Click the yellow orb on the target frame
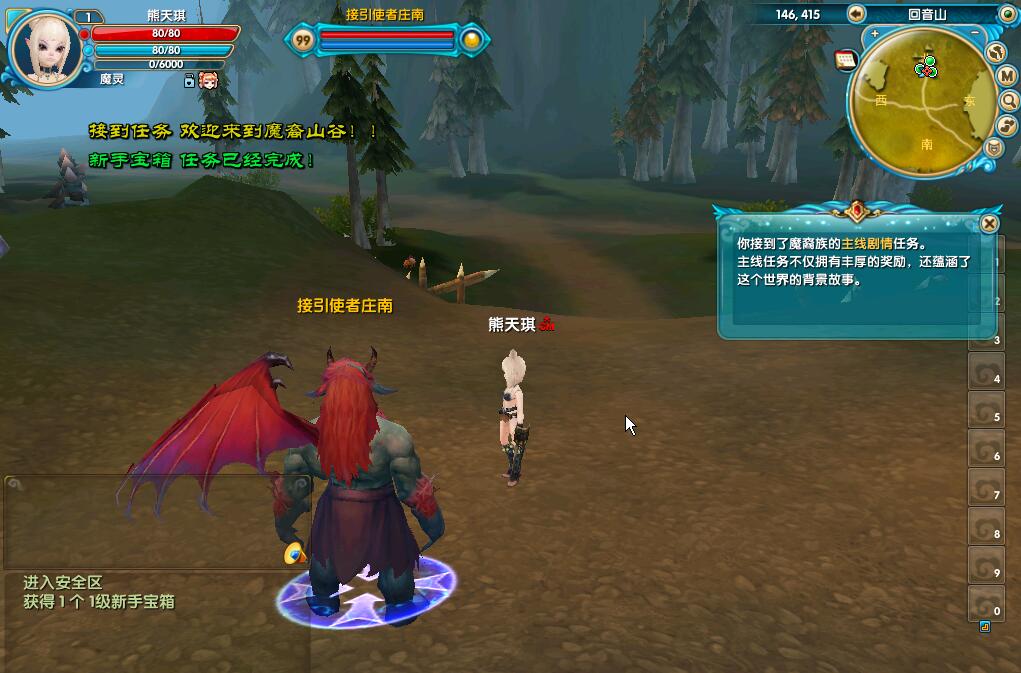 (472, 40)
